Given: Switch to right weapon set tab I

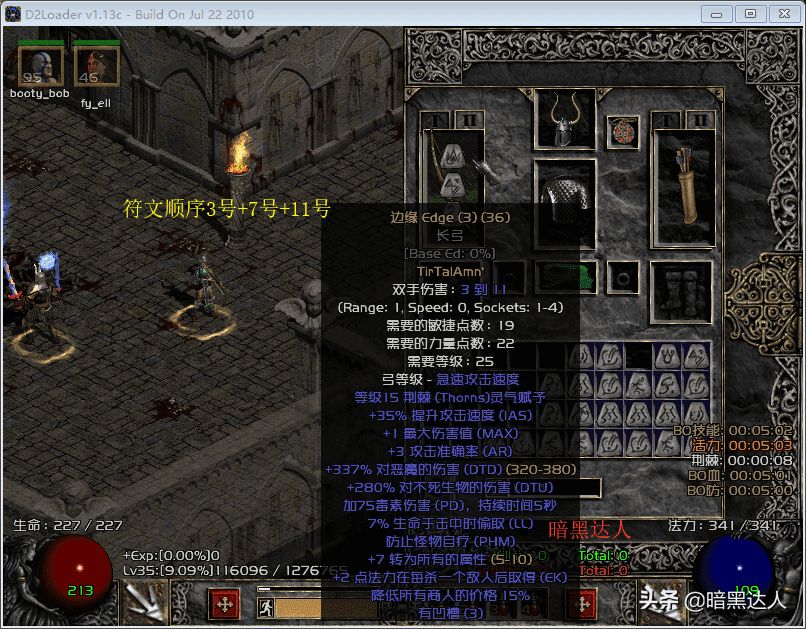Looking at the screenshot, I should tap(667, 120).
